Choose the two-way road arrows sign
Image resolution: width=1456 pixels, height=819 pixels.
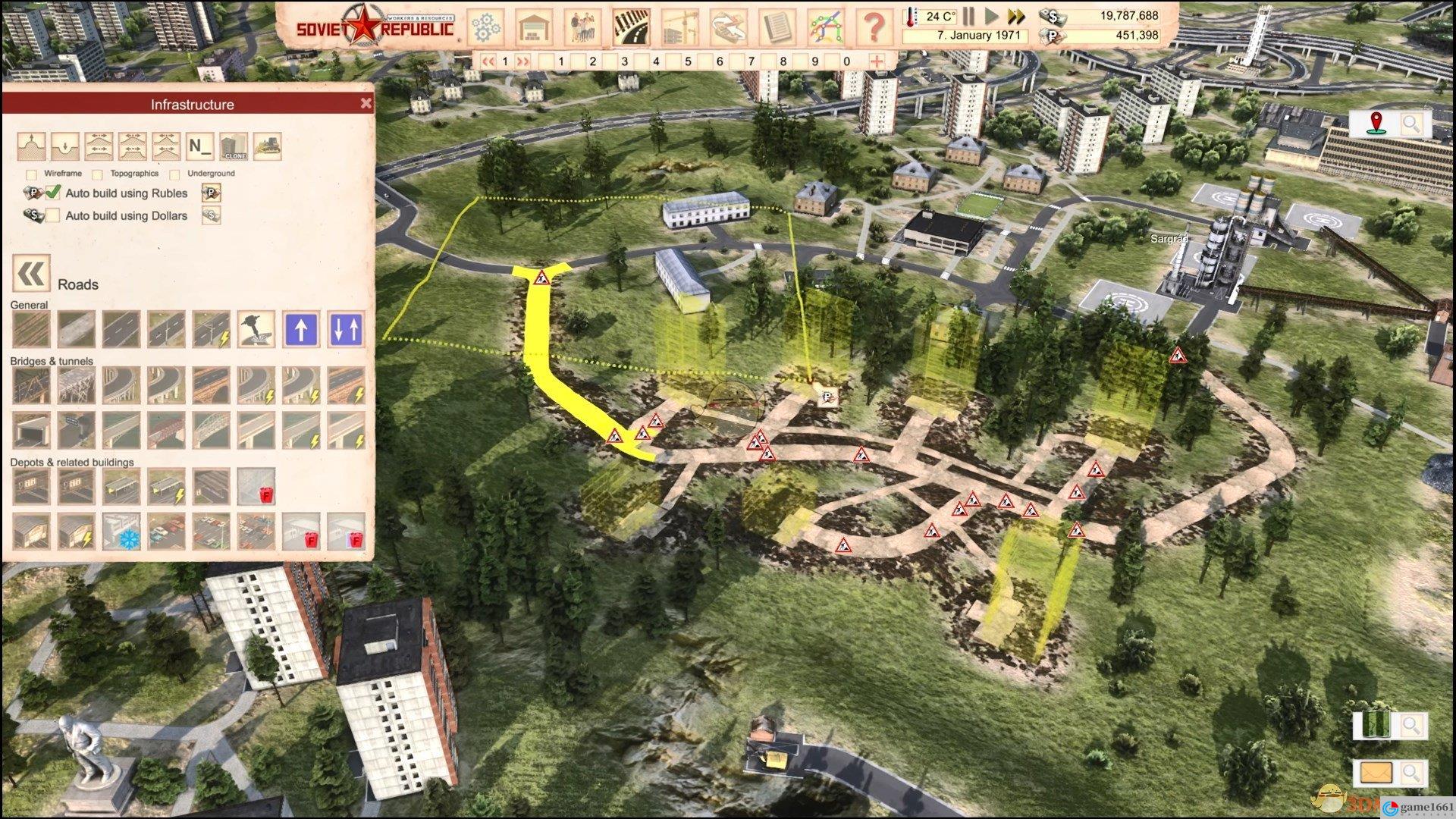click(x=346, y=330)
